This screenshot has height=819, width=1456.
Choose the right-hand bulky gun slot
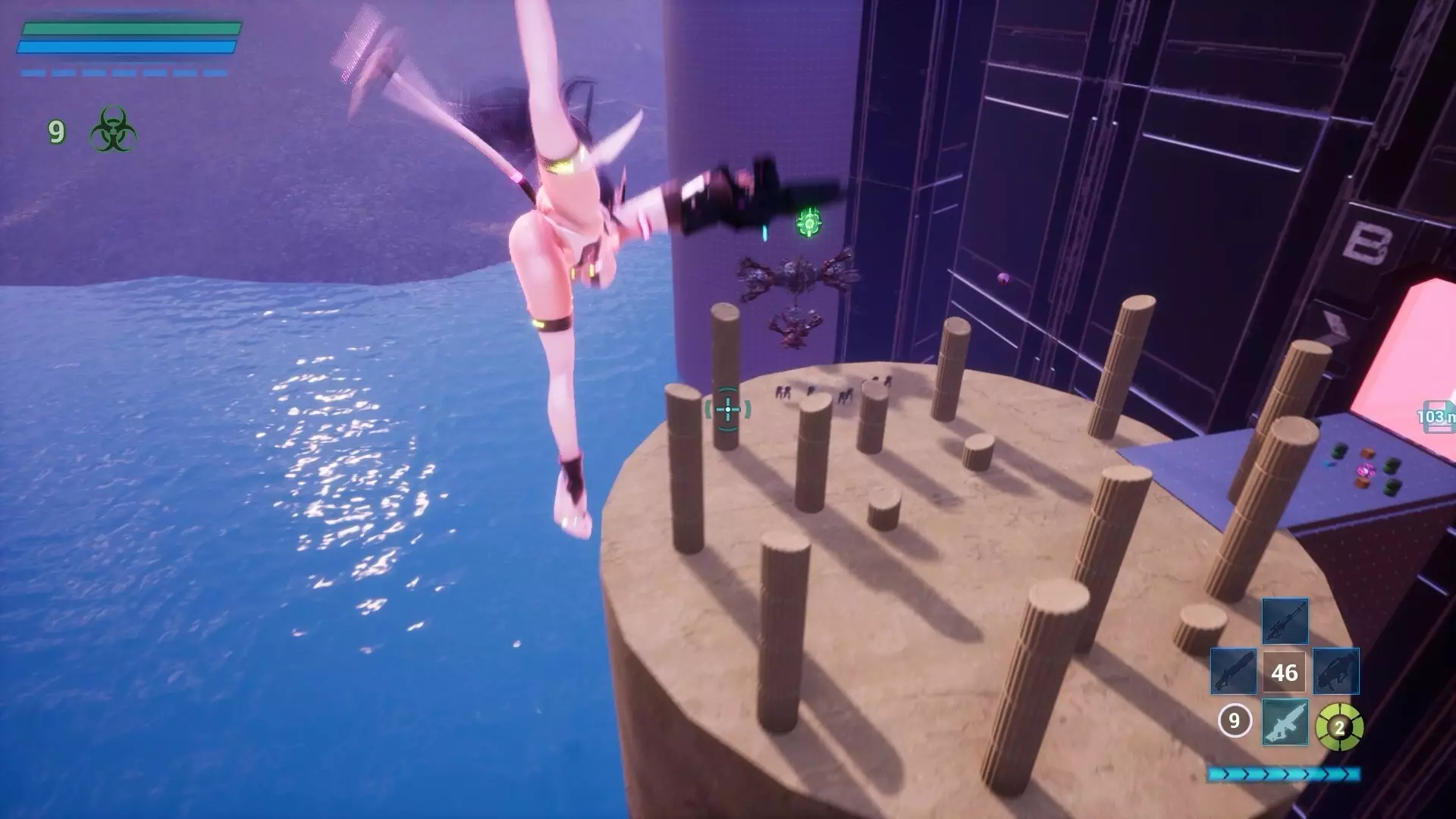point(1335,672)
